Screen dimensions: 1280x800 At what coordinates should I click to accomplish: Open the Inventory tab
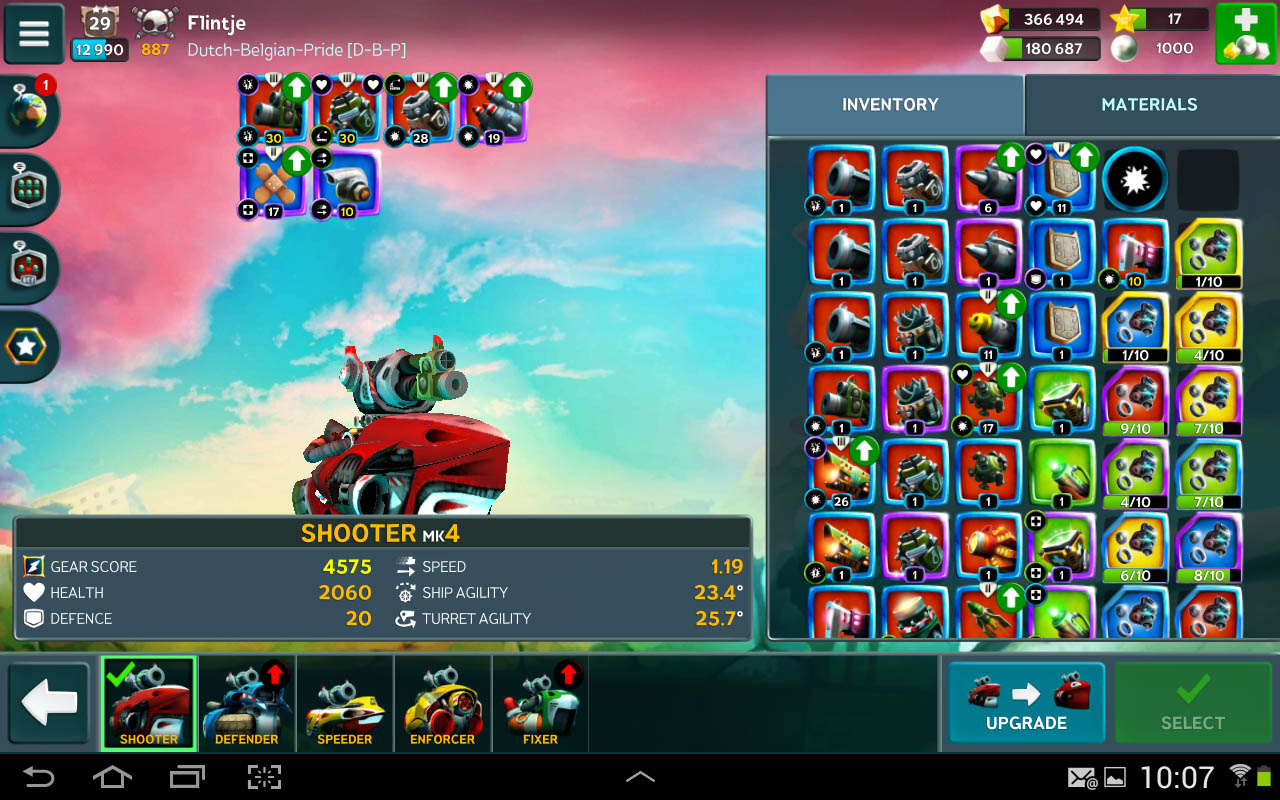[890, 104]
